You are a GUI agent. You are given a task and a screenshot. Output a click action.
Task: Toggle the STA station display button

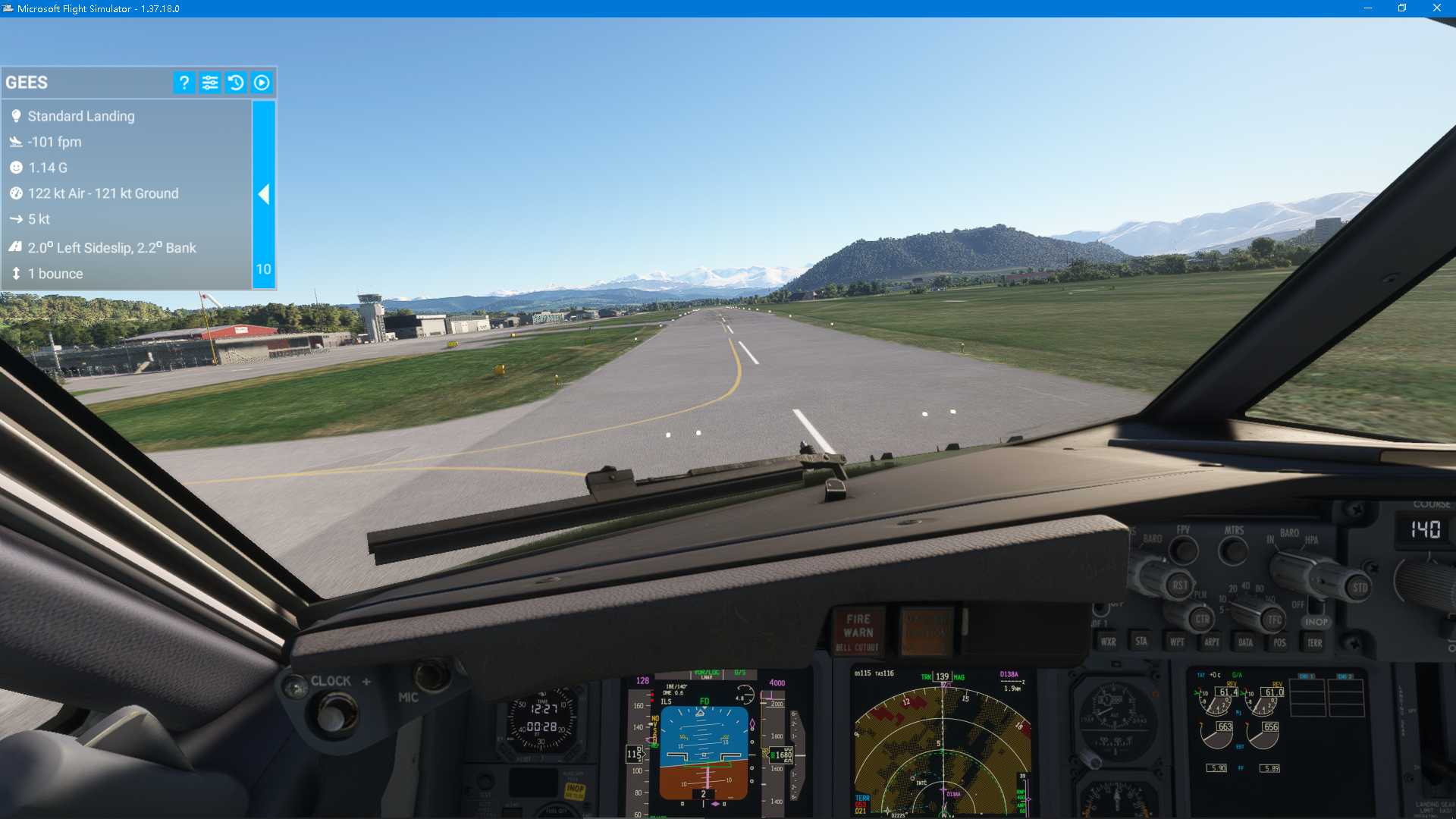[1141, 642]
